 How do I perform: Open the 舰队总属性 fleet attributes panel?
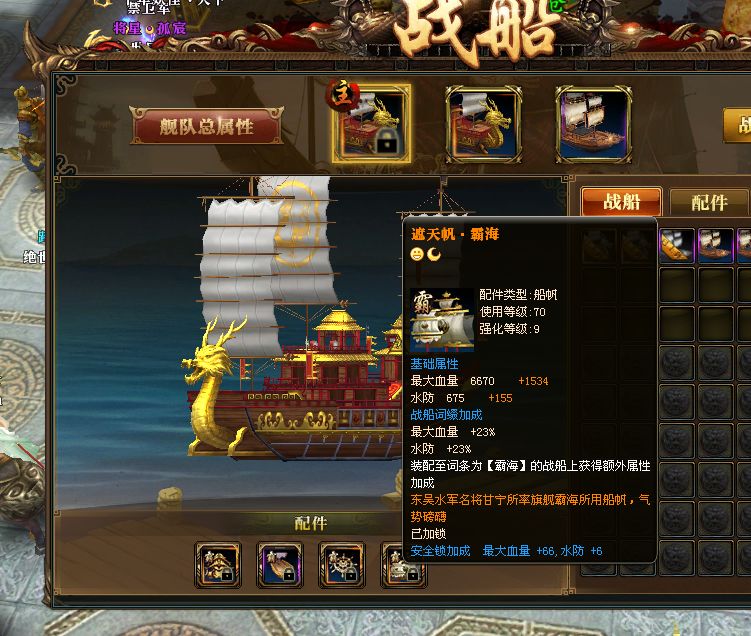pyautogui.click(x=206, y=127)
